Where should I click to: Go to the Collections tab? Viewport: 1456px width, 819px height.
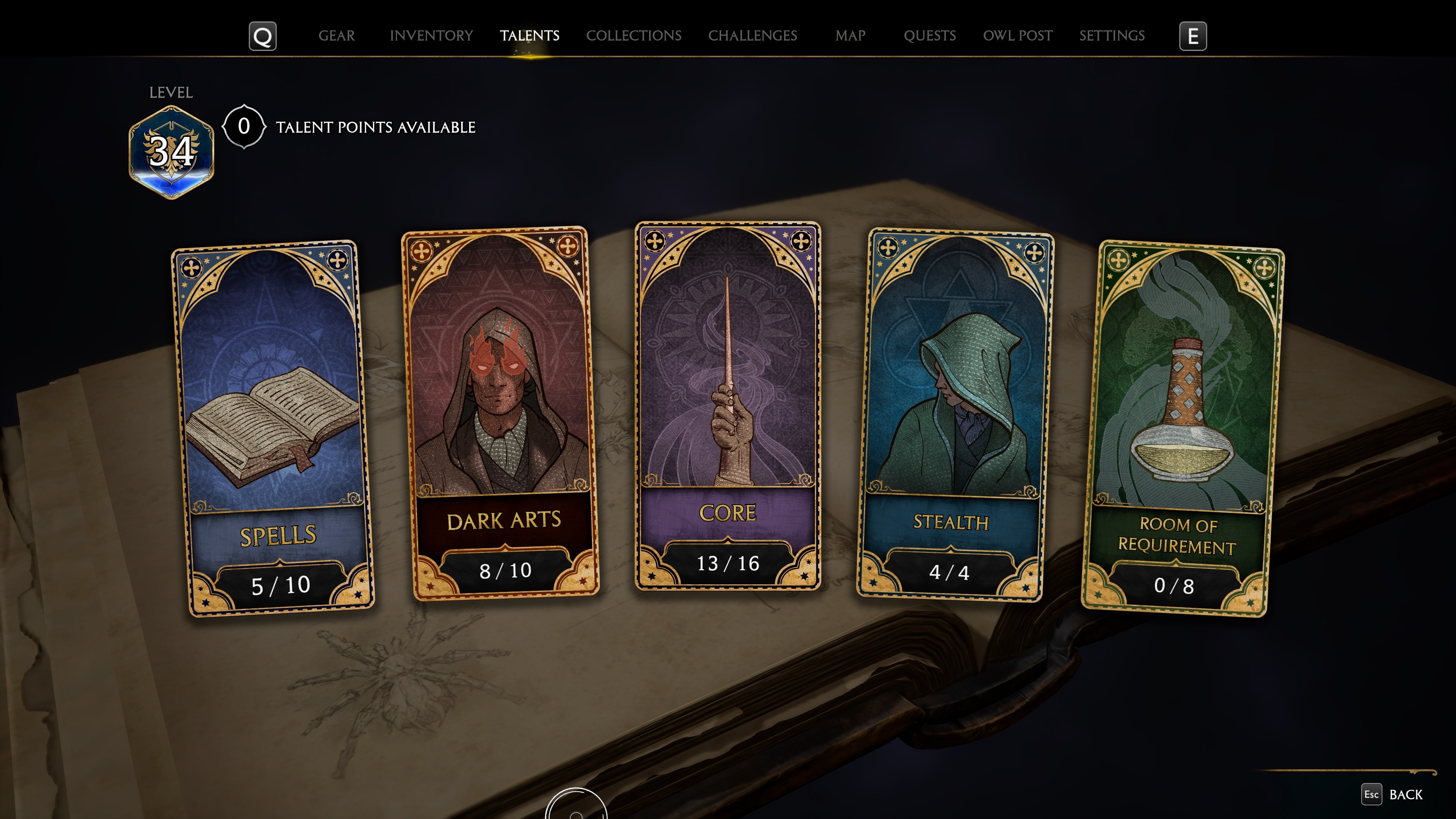(633, 36)
